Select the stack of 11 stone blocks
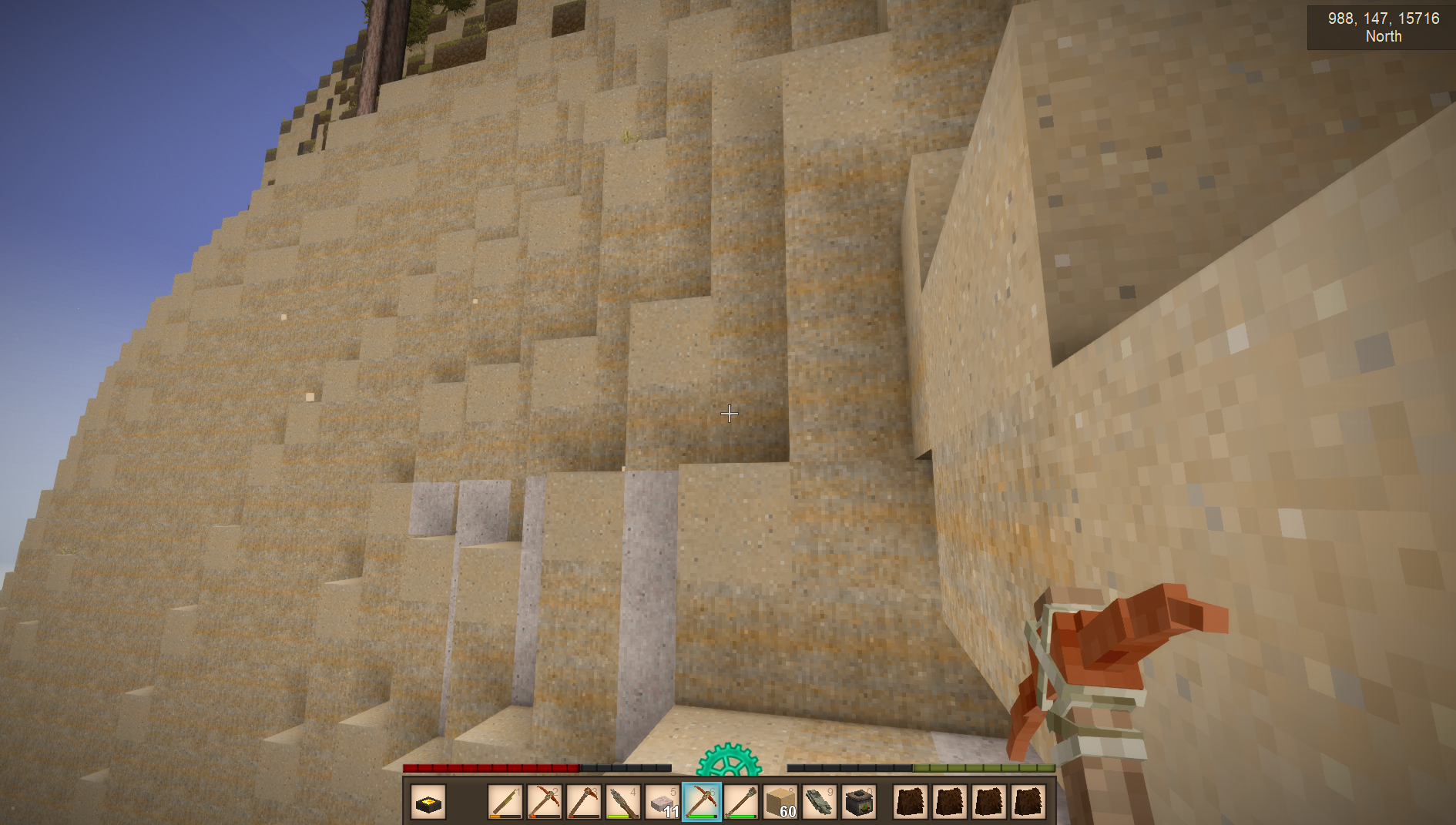The image size is (1456, 825). click(x=663, y=803)
